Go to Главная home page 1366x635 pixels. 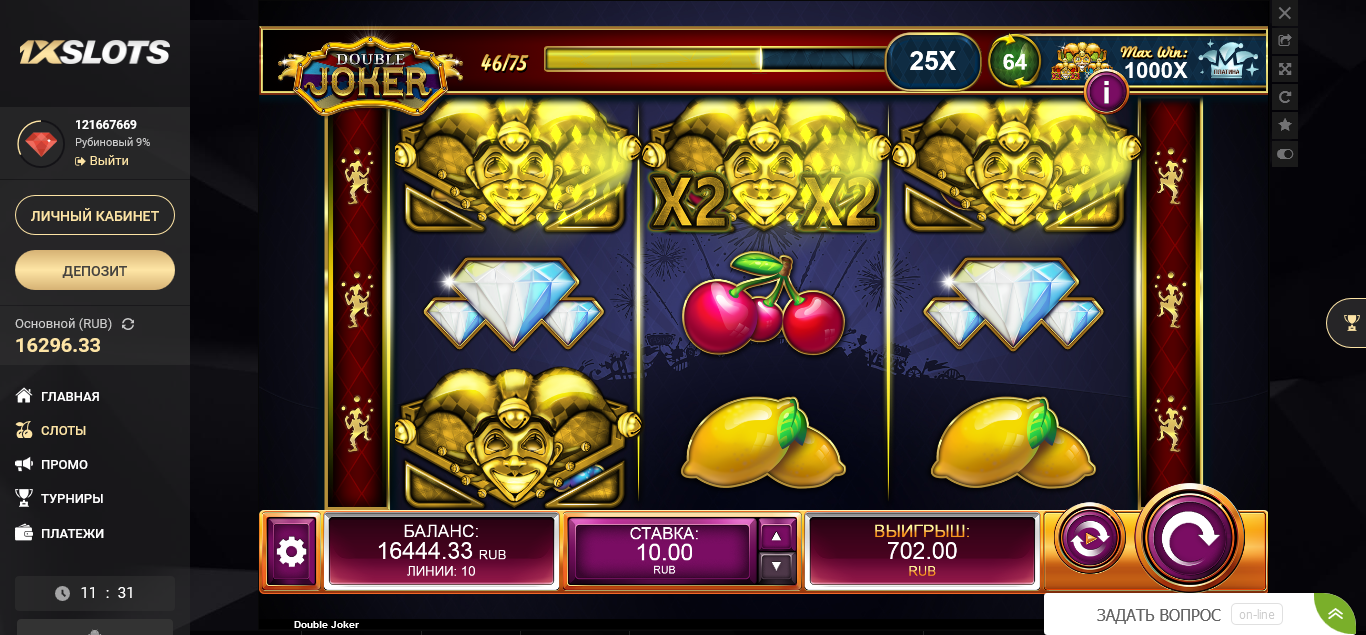point(69,396)
